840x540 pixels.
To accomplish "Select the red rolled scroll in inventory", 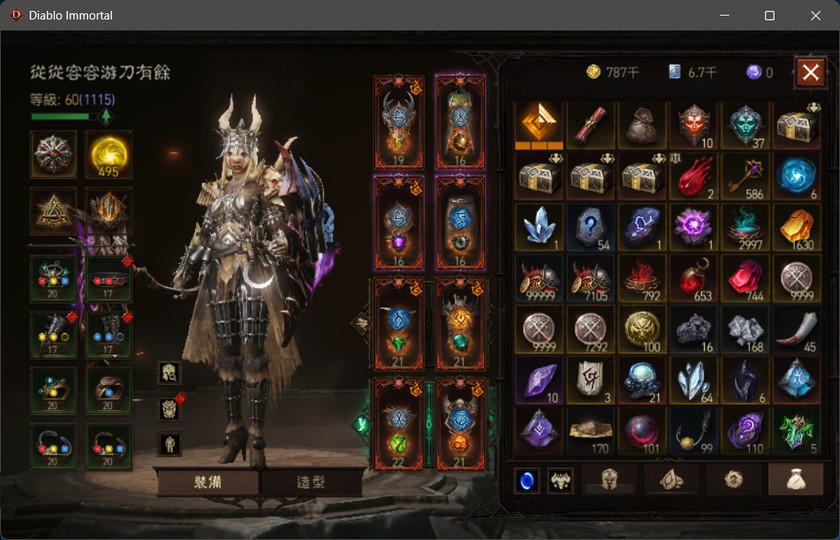I will [592, 124].
